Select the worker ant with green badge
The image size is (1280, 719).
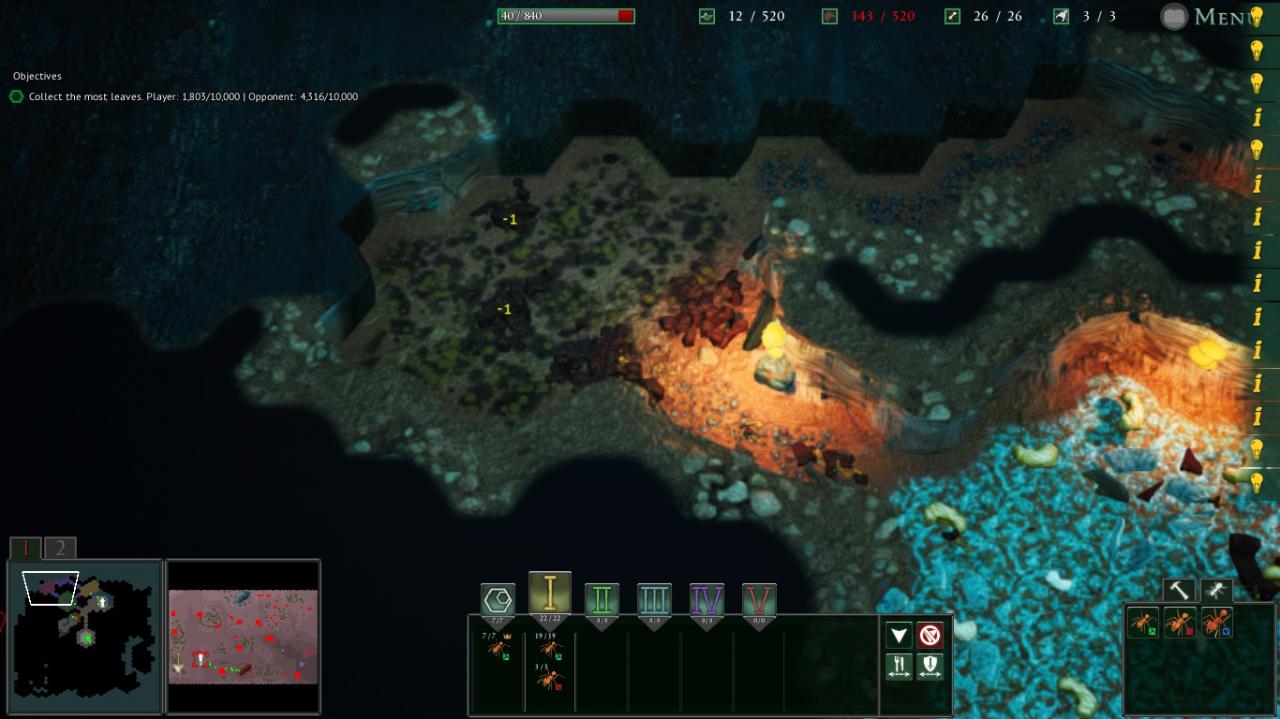point(1141,623)
